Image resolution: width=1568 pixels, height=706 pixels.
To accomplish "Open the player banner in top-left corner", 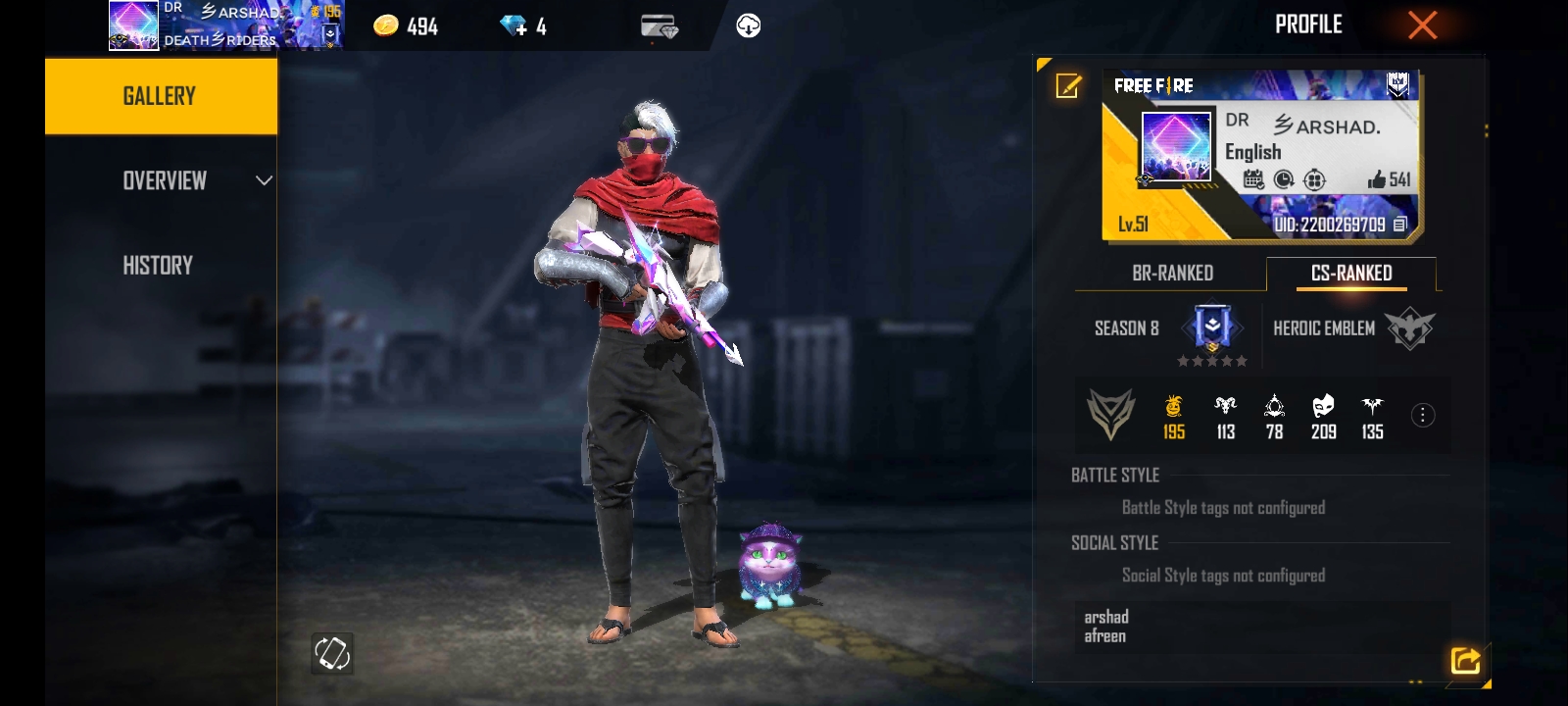I will pyautogui.click(x=225, y=25).
